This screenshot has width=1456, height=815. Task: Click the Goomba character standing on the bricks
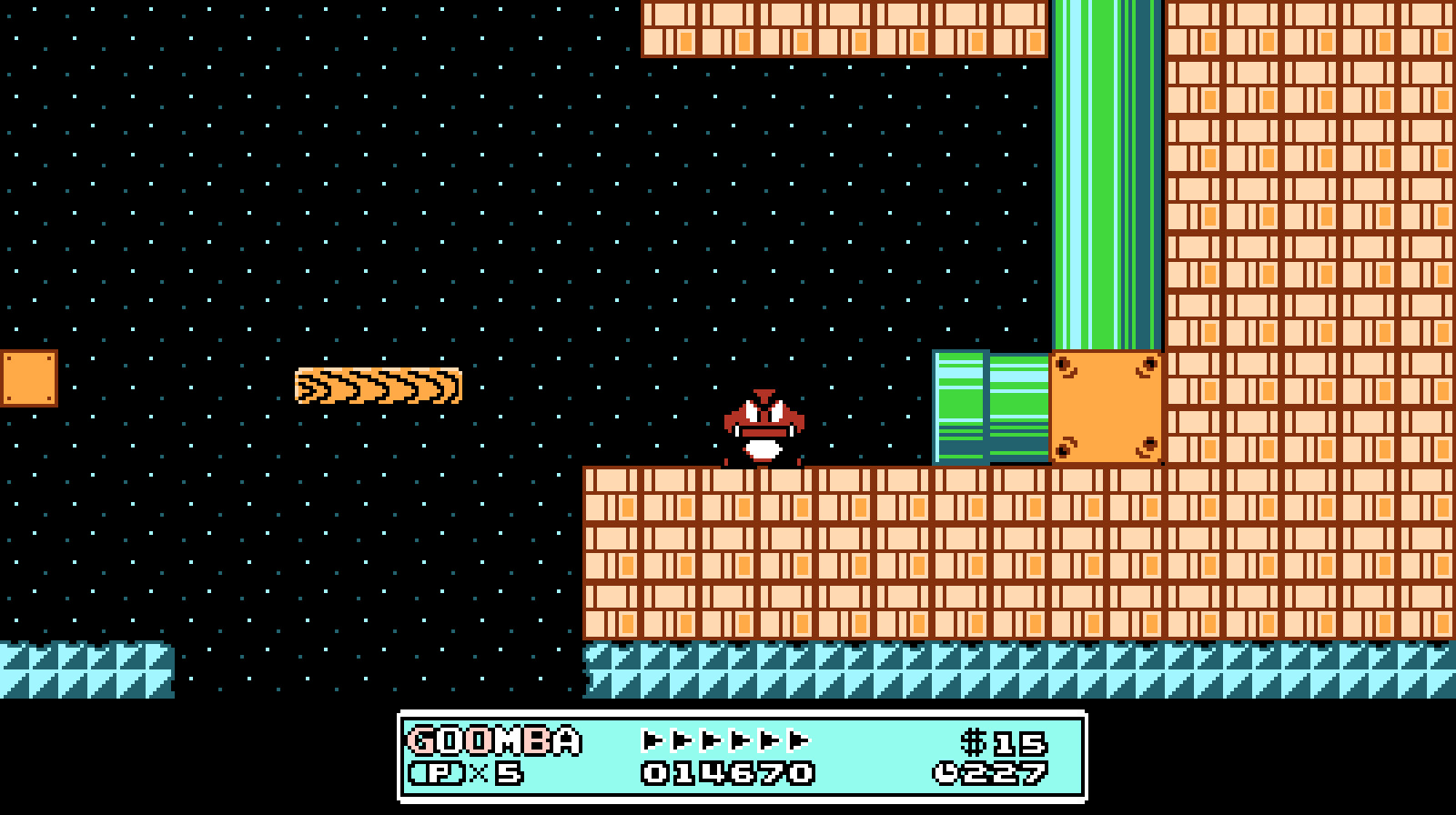coord(764,428)
